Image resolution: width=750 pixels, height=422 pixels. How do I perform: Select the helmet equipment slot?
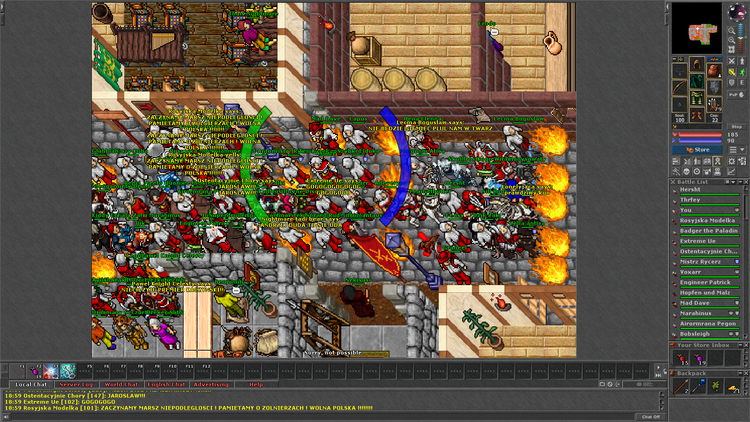[694, 66]
